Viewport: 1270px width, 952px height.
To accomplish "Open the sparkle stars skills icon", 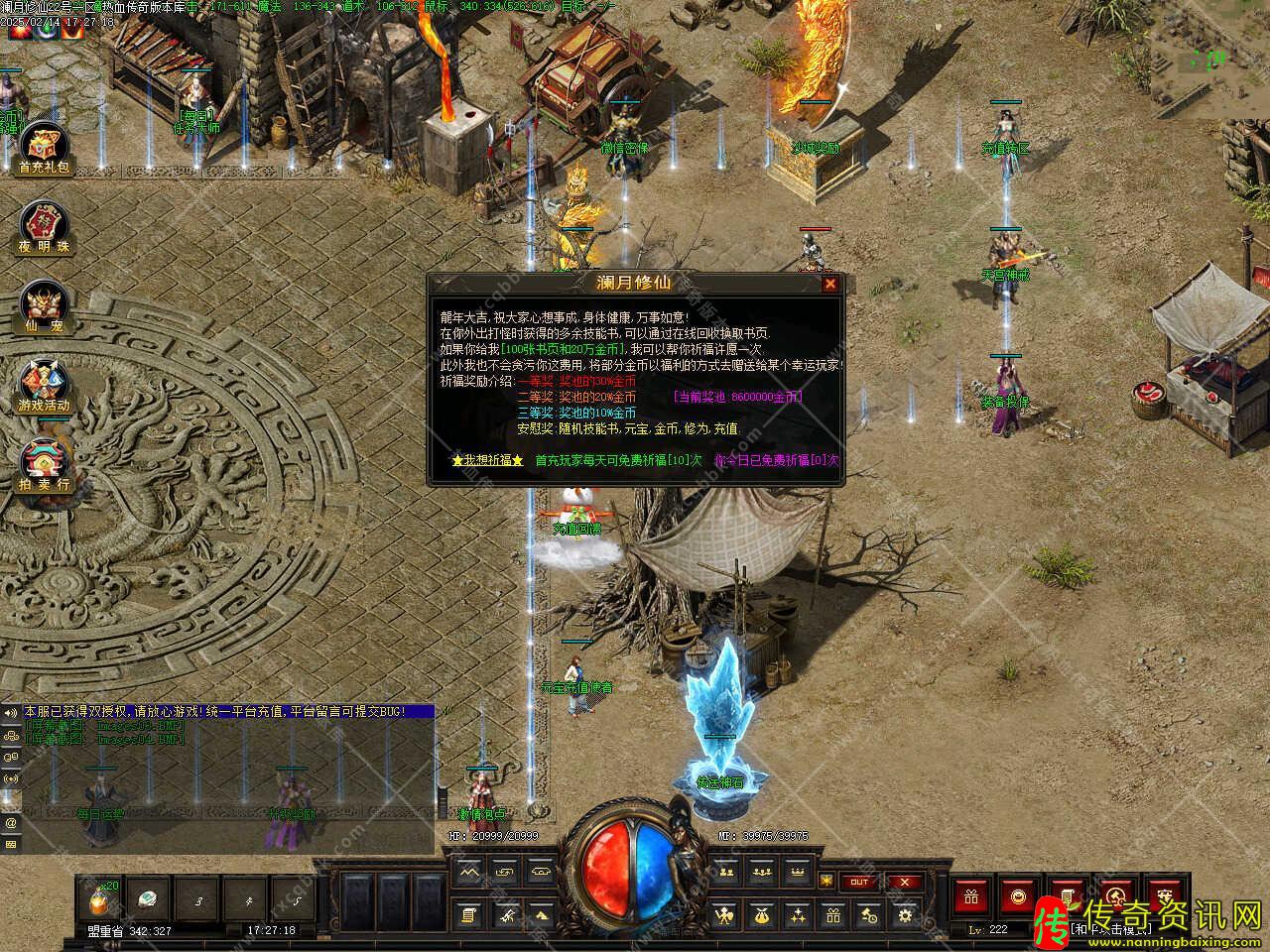I will click(x=797, y=915).
